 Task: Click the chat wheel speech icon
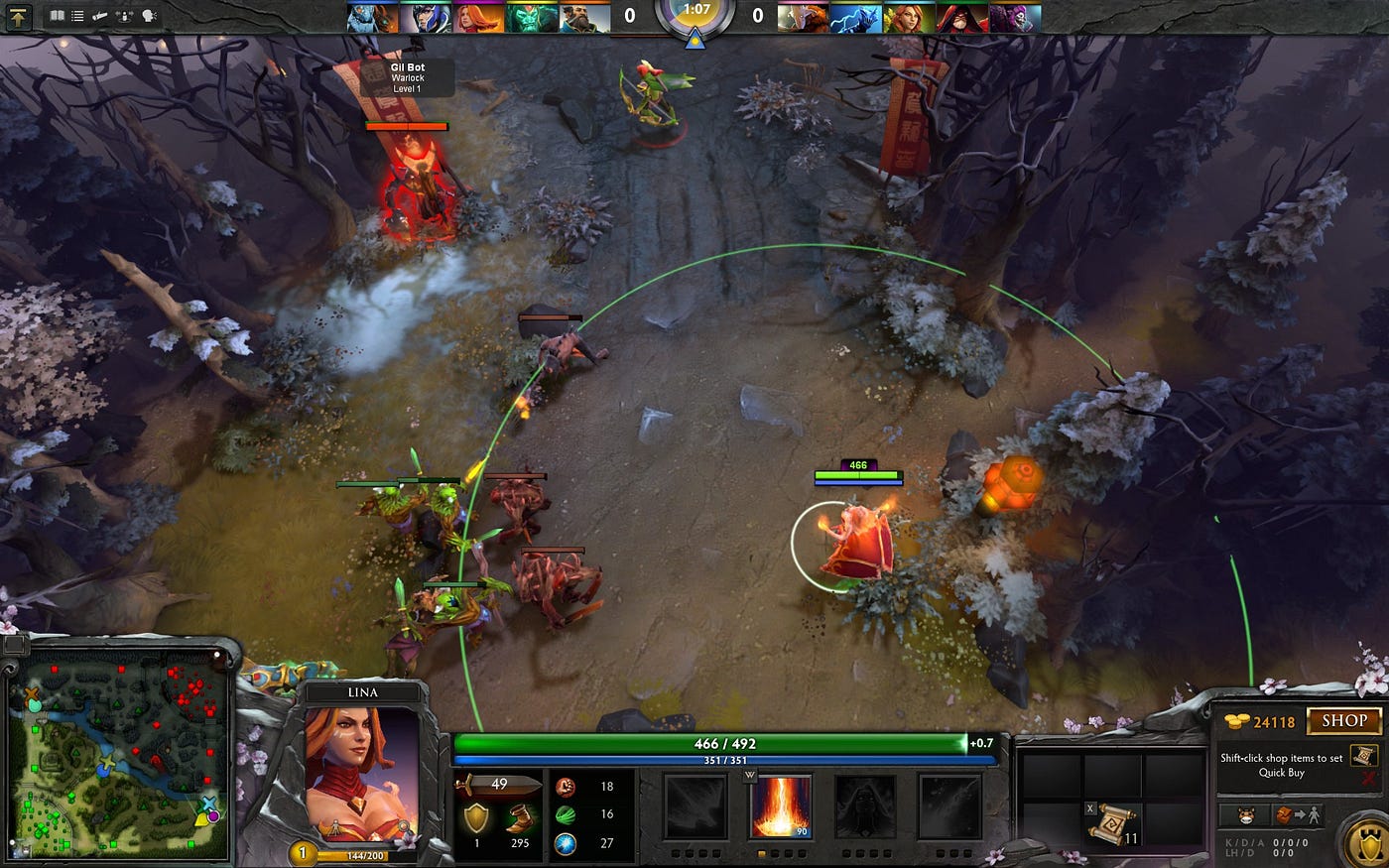tap(149, 16)
